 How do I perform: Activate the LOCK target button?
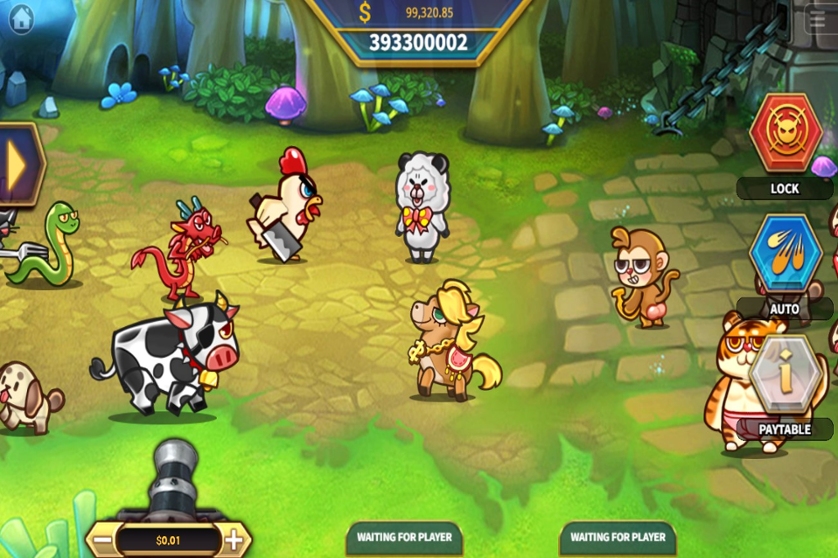pyautogui.click(x=785, y=135)
